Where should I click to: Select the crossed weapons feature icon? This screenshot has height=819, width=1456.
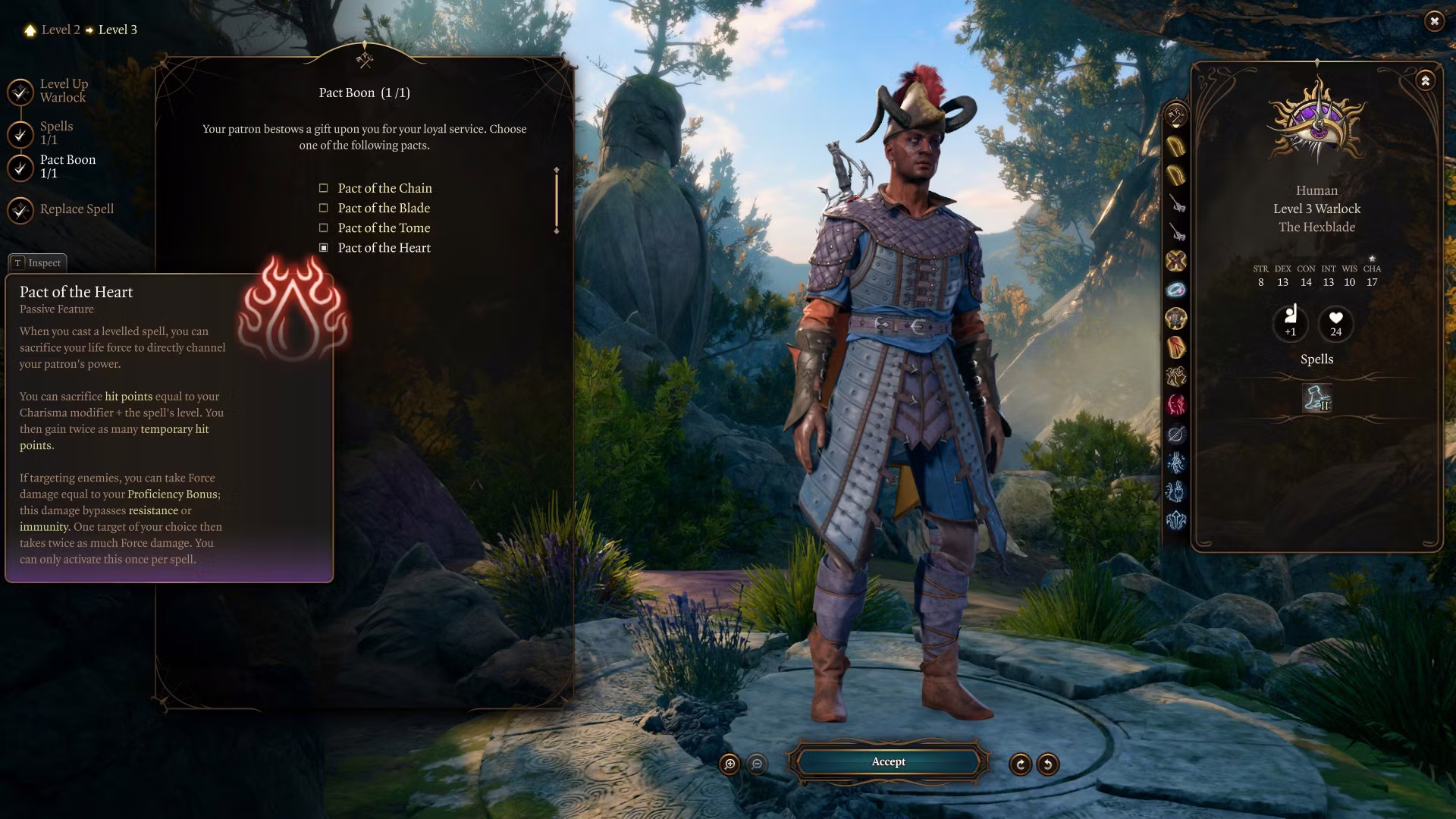coord(1176,262)
